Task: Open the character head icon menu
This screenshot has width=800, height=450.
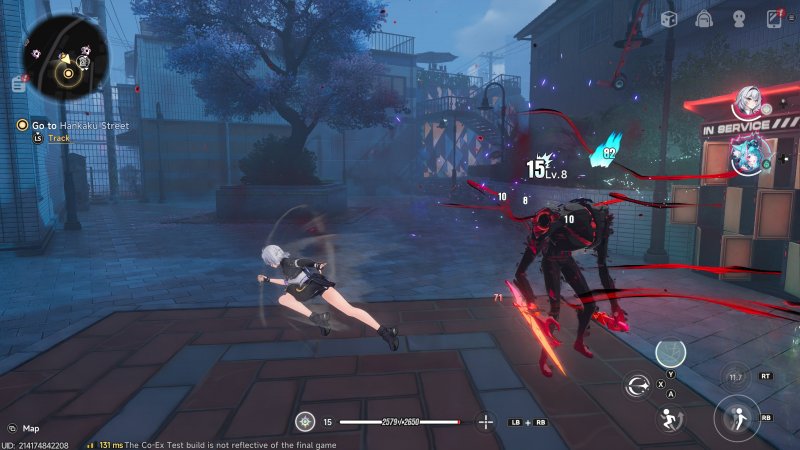Action: [x=739, y=18]
